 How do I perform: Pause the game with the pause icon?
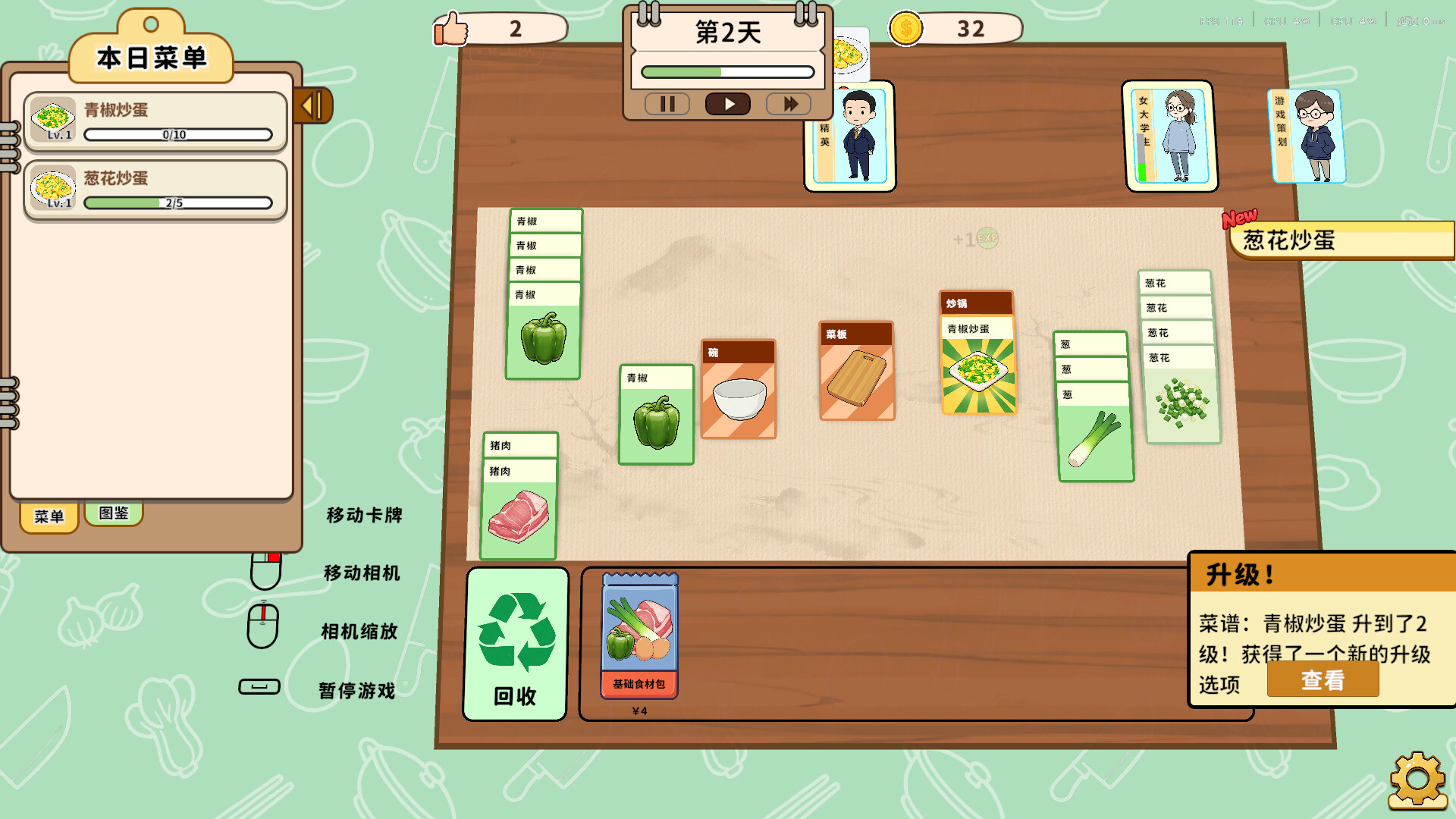(667, 104)
